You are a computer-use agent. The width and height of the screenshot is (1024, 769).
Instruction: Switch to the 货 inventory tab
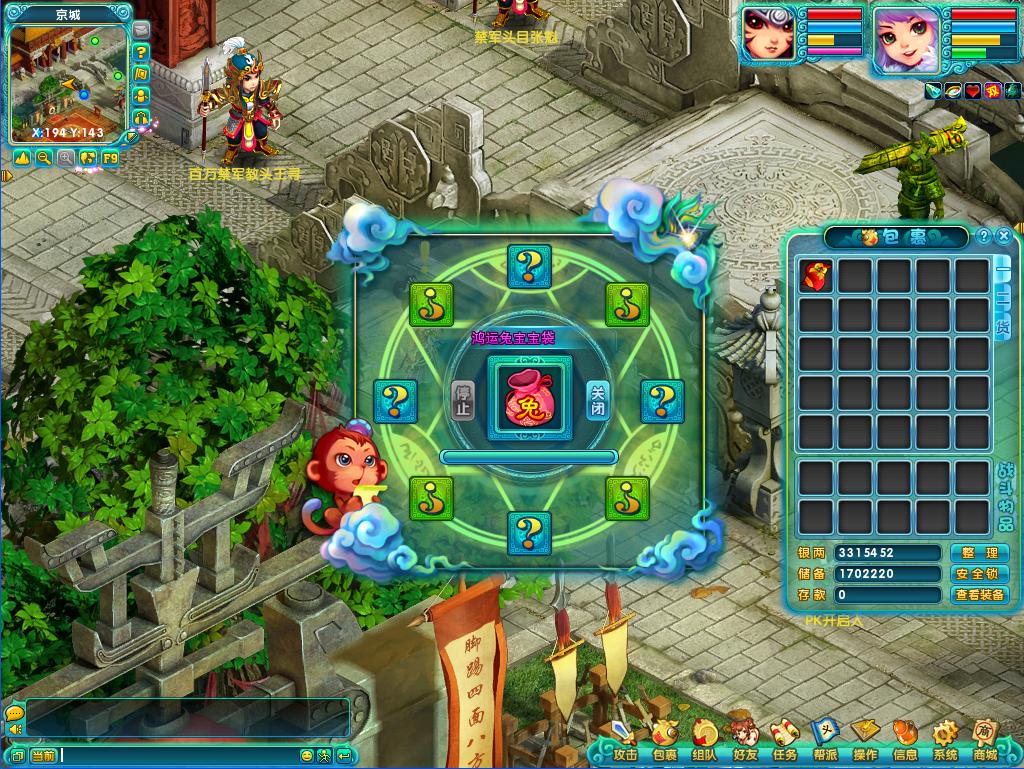coord(1002,326)
